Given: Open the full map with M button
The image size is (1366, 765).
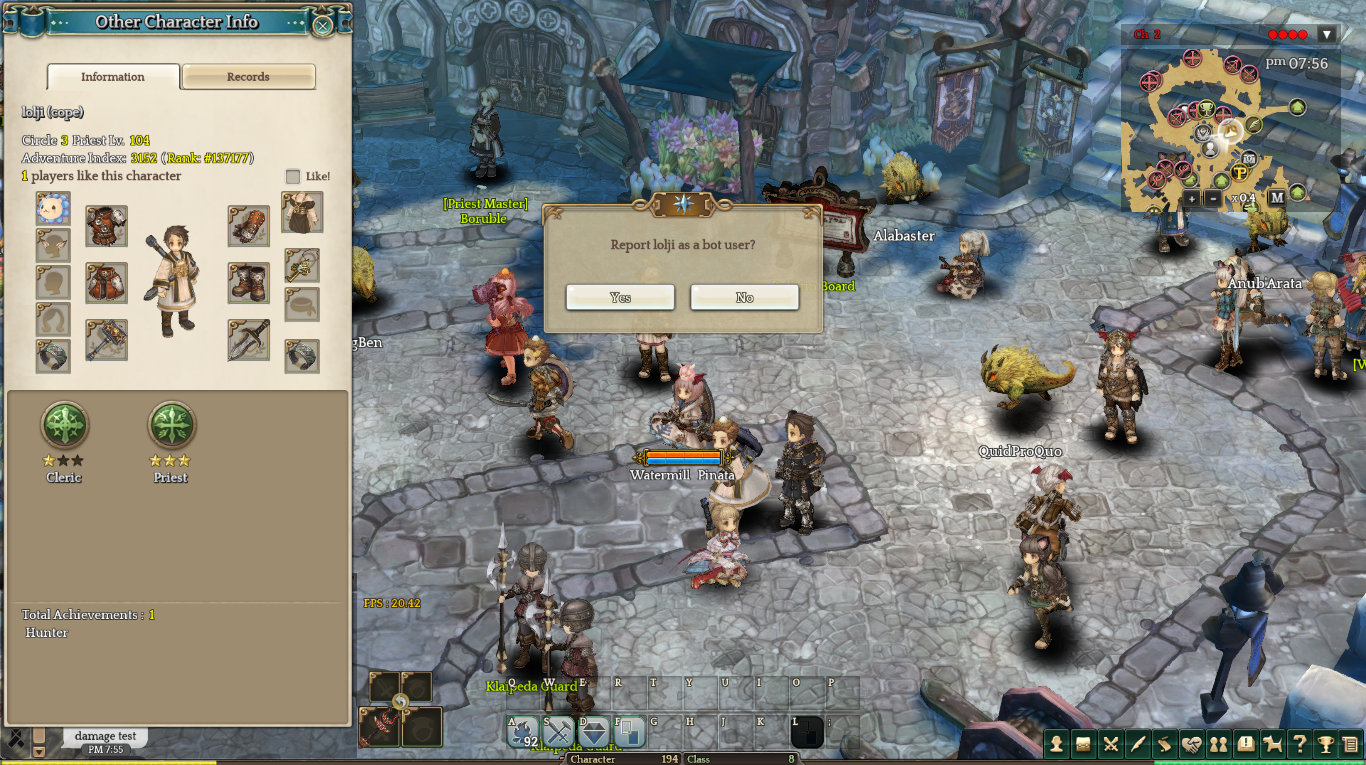Looking at the screenshot, I should pos(1277,197).
